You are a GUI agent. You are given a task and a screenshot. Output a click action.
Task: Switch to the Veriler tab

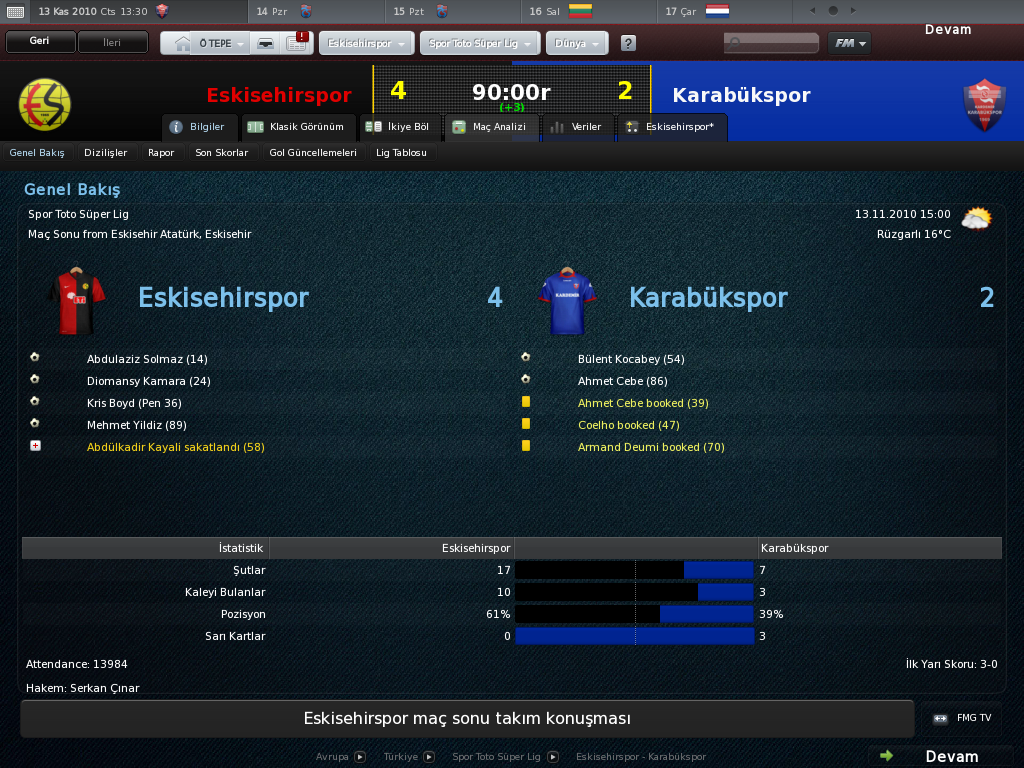coord(577,127)
